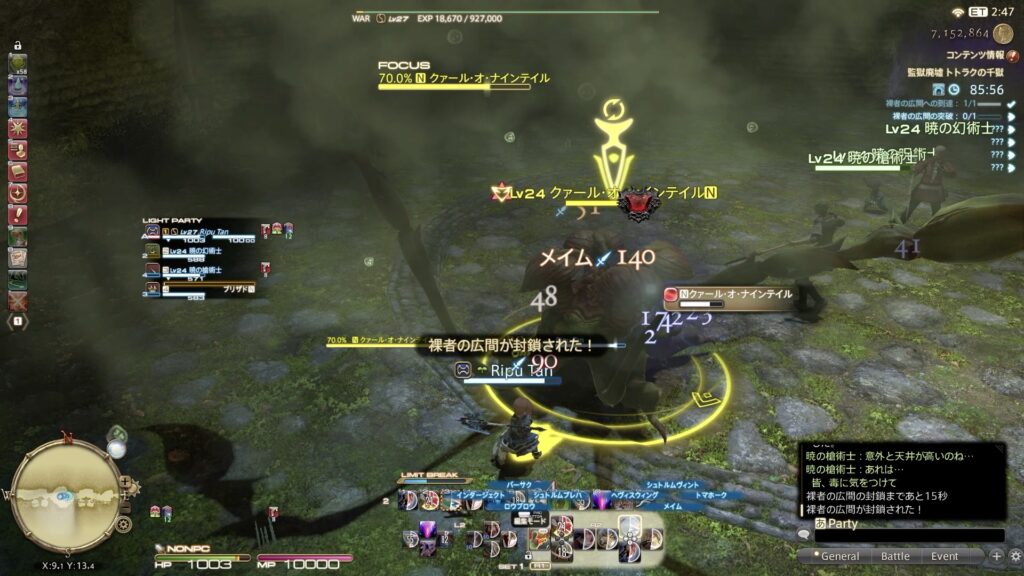This screenshot has height=576, width=1024.
Task: Click the red starburst hotbar icon
Action: pyautogui.click(x=17, y=128)
